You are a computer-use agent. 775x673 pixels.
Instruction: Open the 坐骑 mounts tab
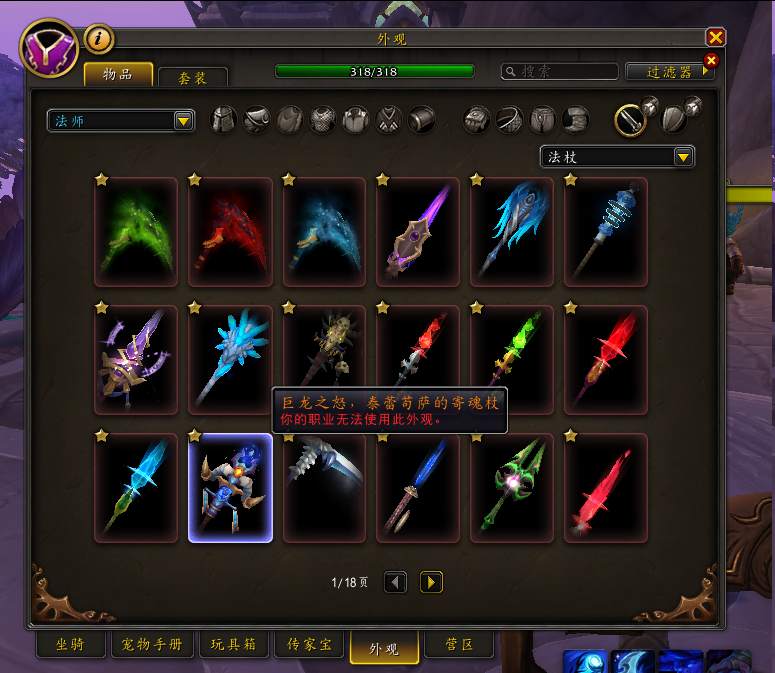(x=71, y=645)
